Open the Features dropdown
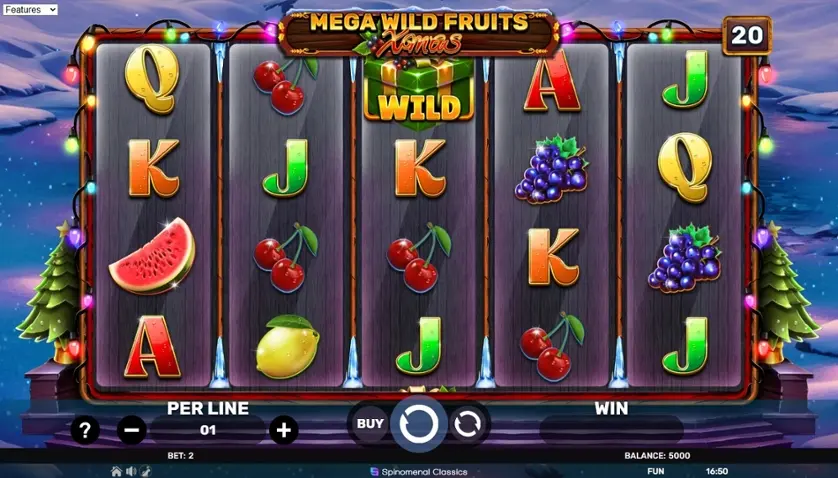This screenshot has height=478, width=838. point(30,9)
